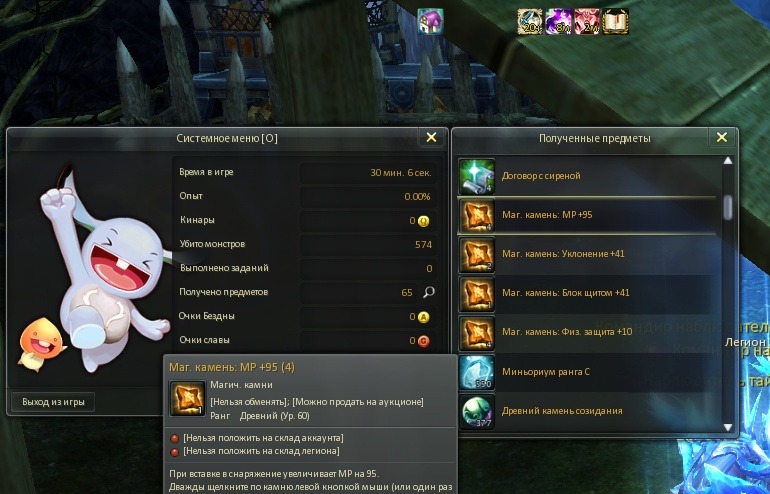Select Договор с сиреной item row
The width and height of the screenshot is (770, 494).
click(x=590, y=176)
